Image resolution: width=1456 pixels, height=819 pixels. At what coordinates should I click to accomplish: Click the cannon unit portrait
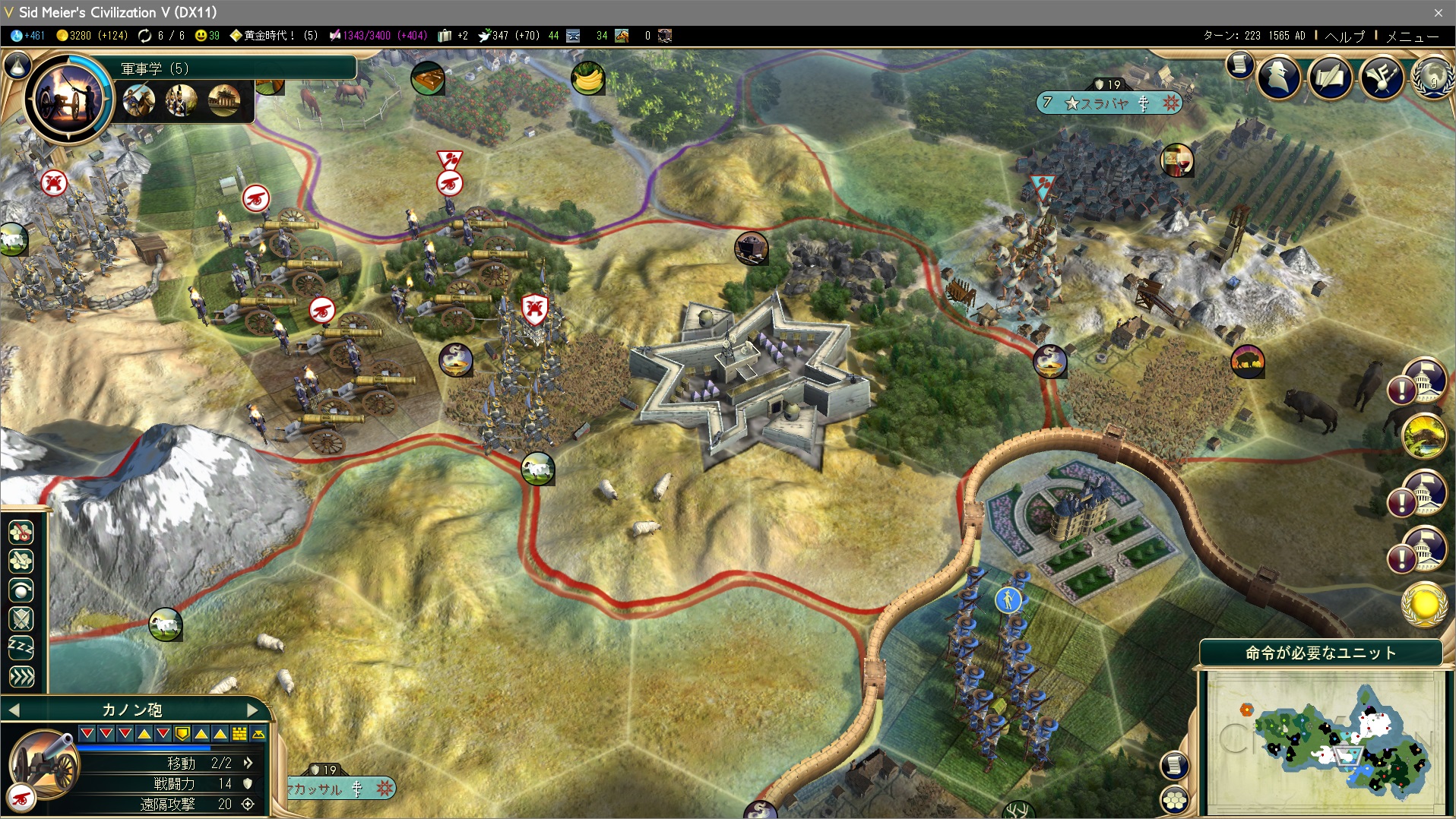44,764
